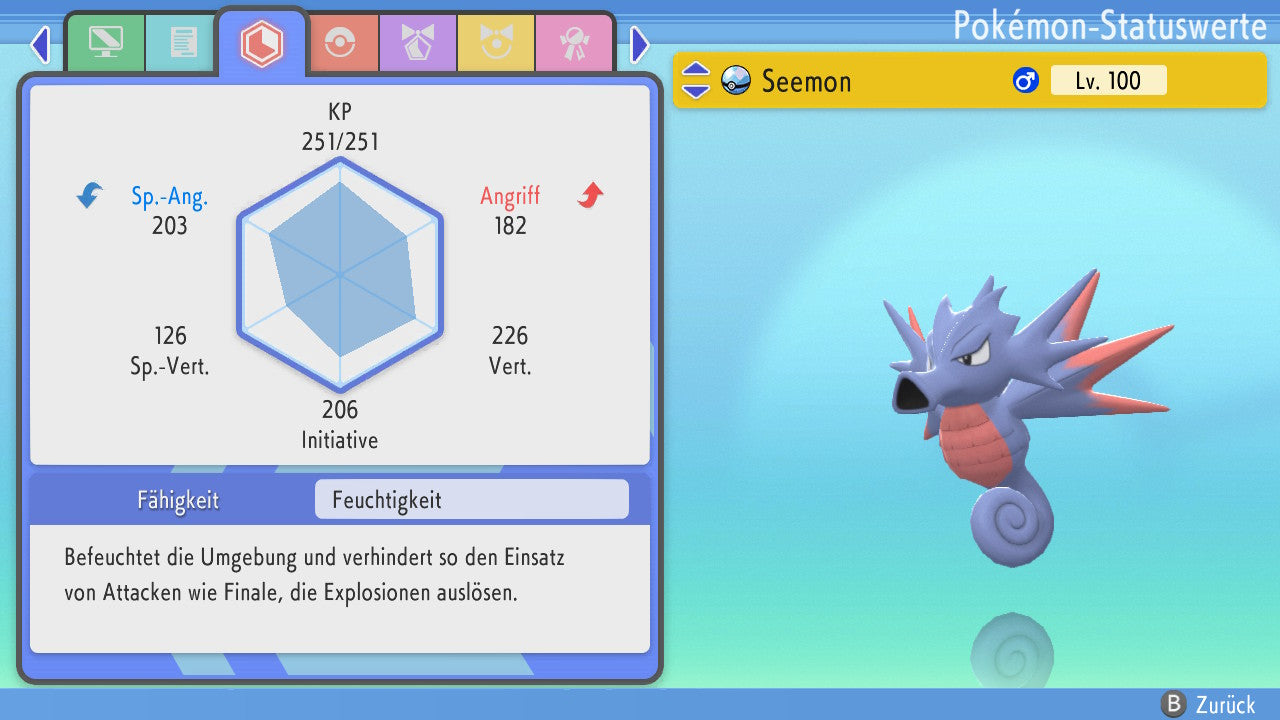Switch to the purple bow-and-pentagon tab

(x=417, y=43)
